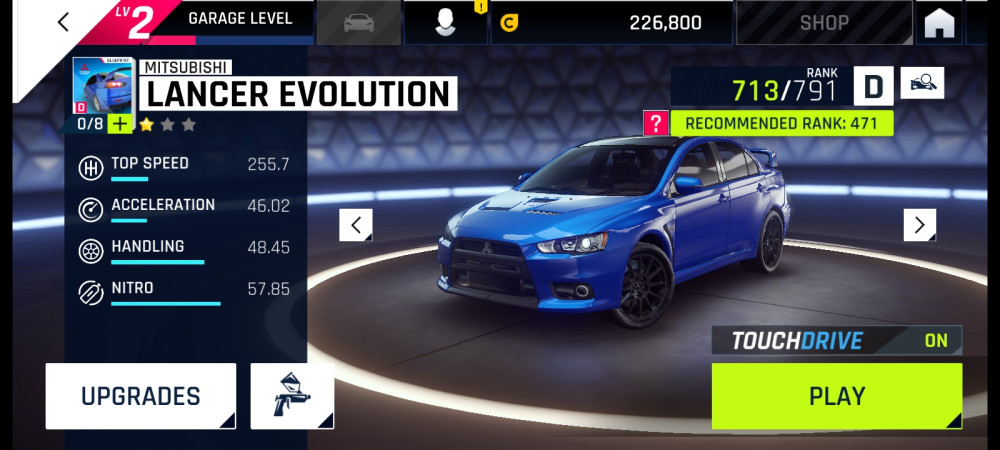The image size is (1000, 450).
Task: Toggle TouchDrive on or off
Action: tap(836, 341)
